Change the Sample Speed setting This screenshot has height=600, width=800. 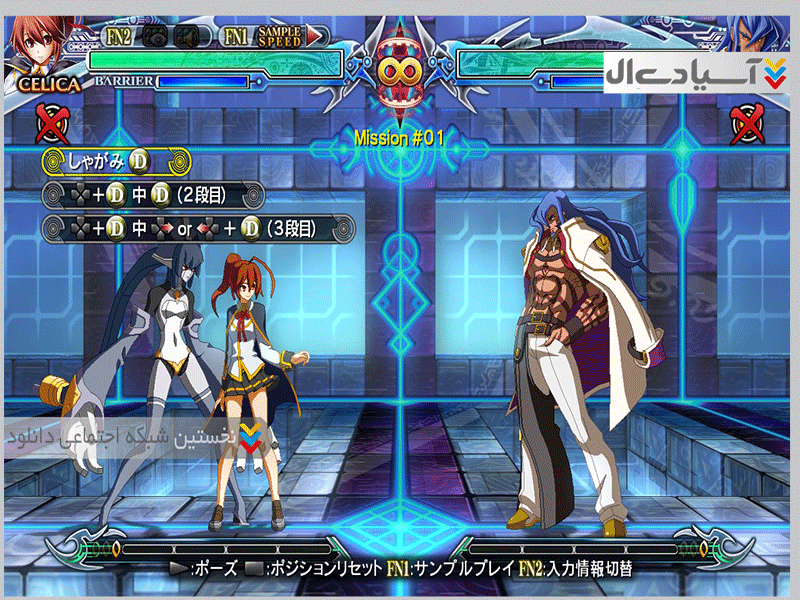click(279, 36)
